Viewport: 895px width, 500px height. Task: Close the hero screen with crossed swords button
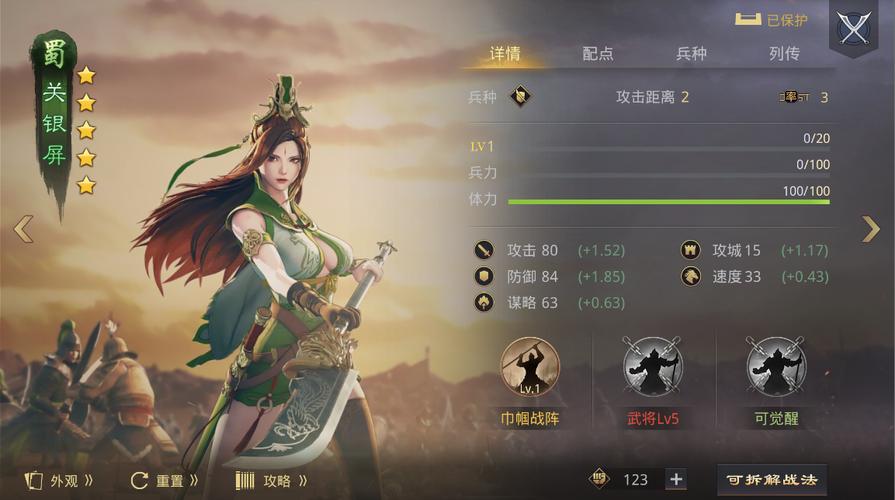click(x=854, y=29)
